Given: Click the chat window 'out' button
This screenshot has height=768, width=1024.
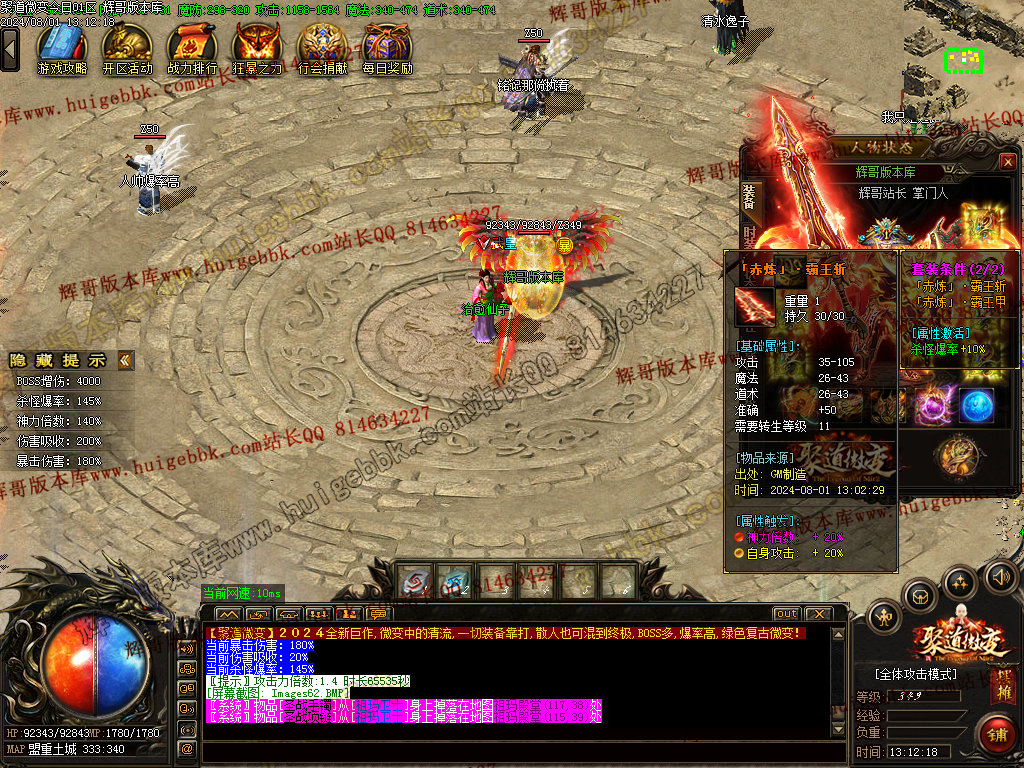Looking at the screenshot, I should click(x=787, y=613).
